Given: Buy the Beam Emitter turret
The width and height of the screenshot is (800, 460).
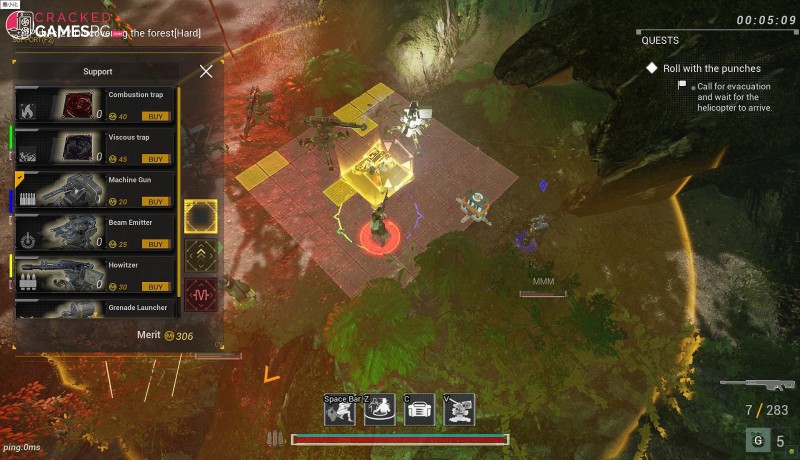Looking at the screenshot, I should [x=156, y=244].
